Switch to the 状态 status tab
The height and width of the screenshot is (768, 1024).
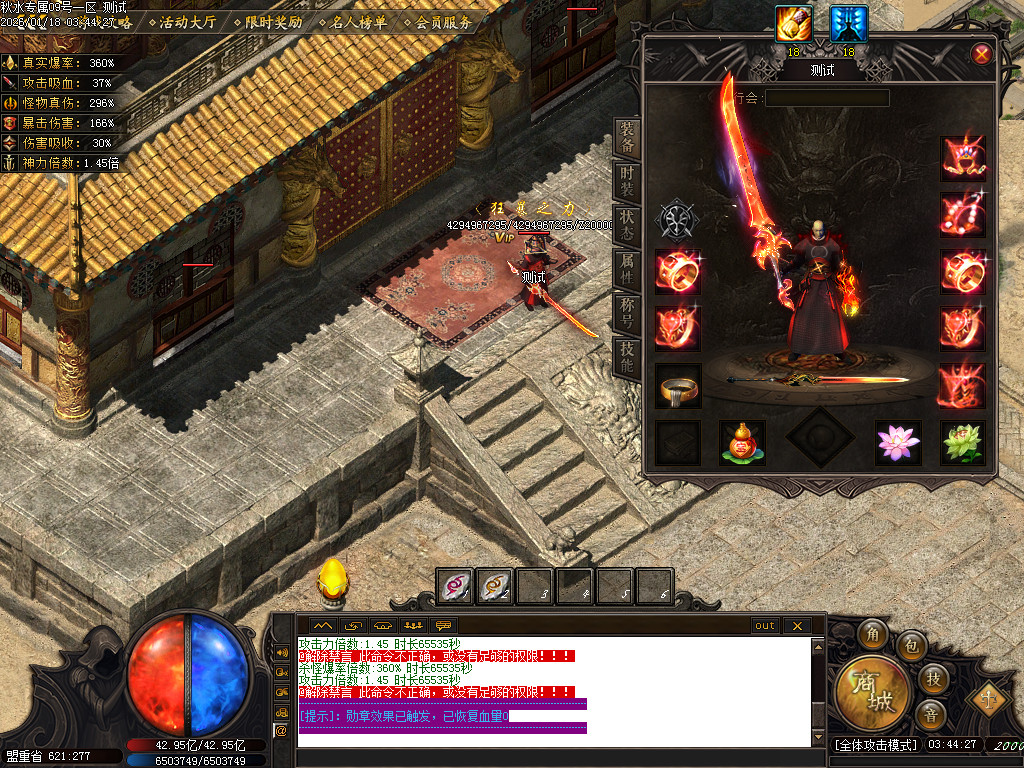[x=627, y=224]
